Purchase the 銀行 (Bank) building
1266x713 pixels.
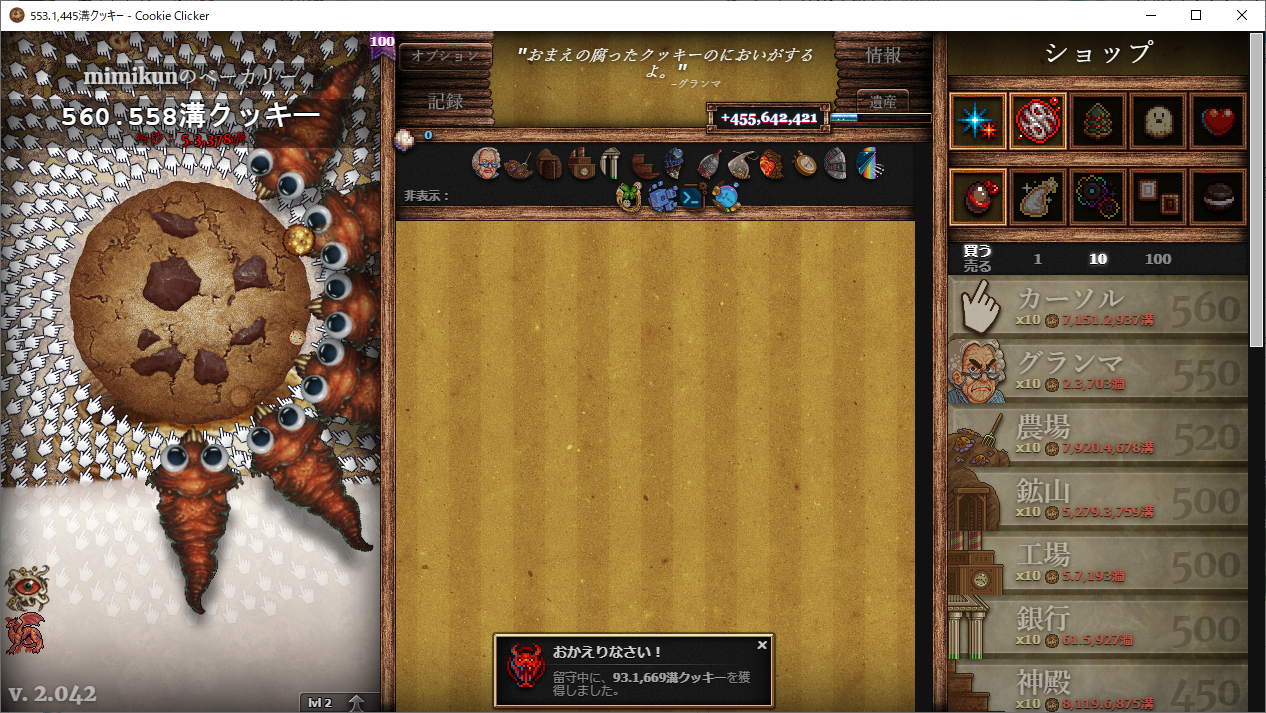click(1098, 628)
